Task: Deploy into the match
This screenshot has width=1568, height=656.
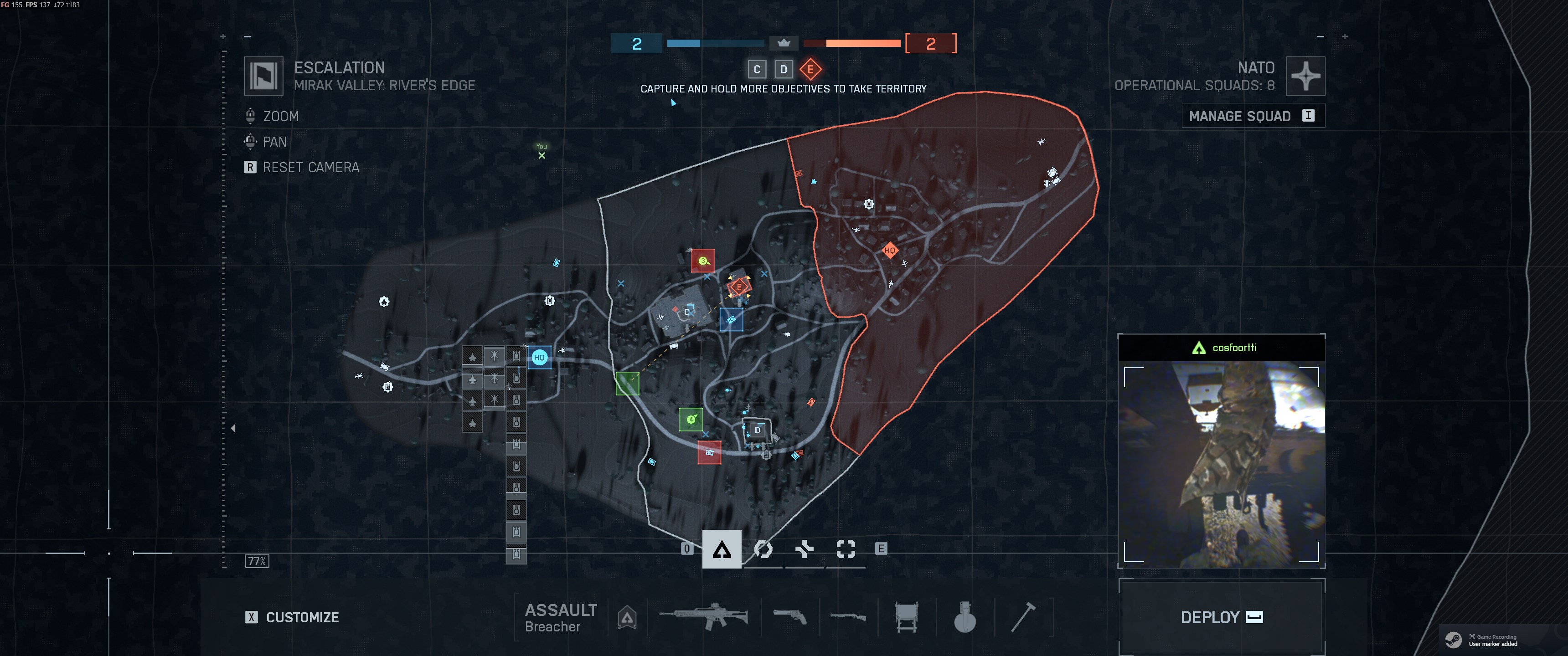Action: coord(1221,617)
